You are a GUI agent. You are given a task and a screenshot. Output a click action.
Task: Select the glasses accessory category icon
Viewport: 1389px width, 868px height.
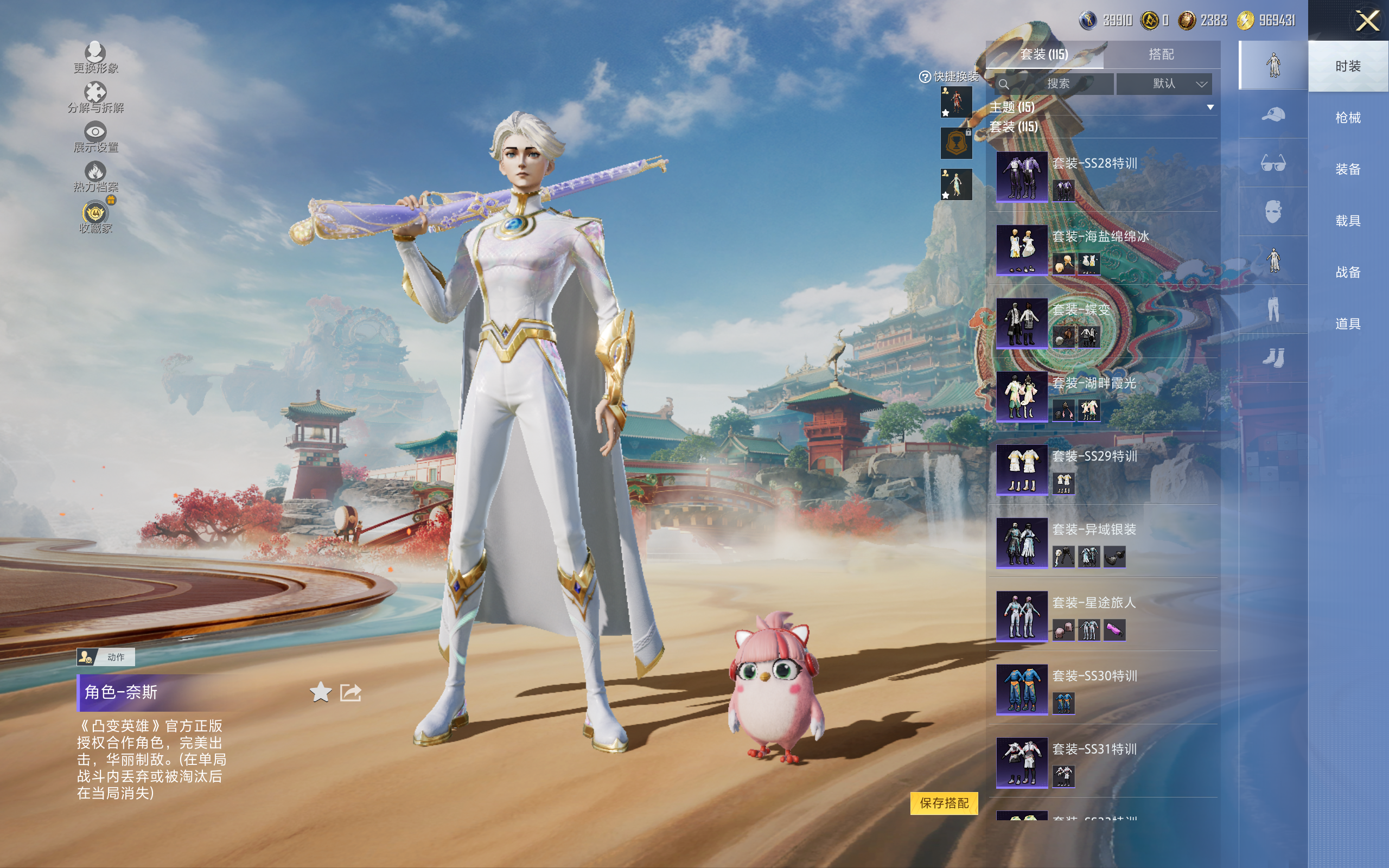1272,163
